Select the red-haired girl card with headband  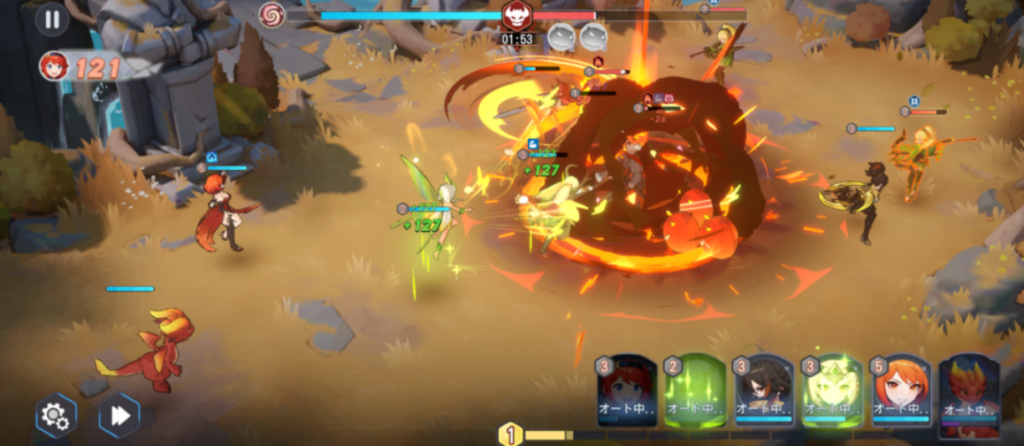[627, 392]
